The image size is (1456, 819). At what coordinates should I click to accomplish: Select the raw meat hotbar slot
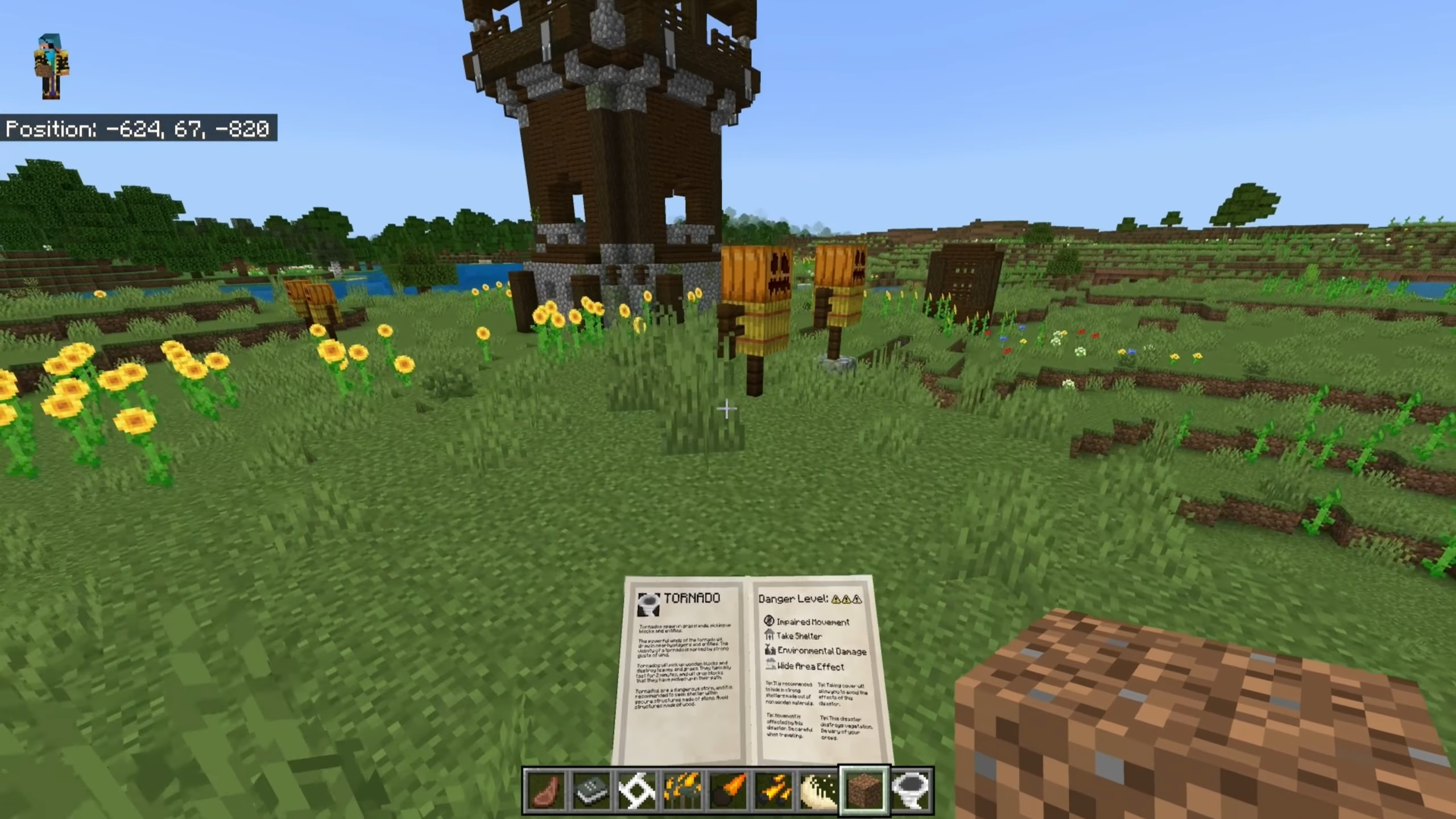click(x=545, y=790)
